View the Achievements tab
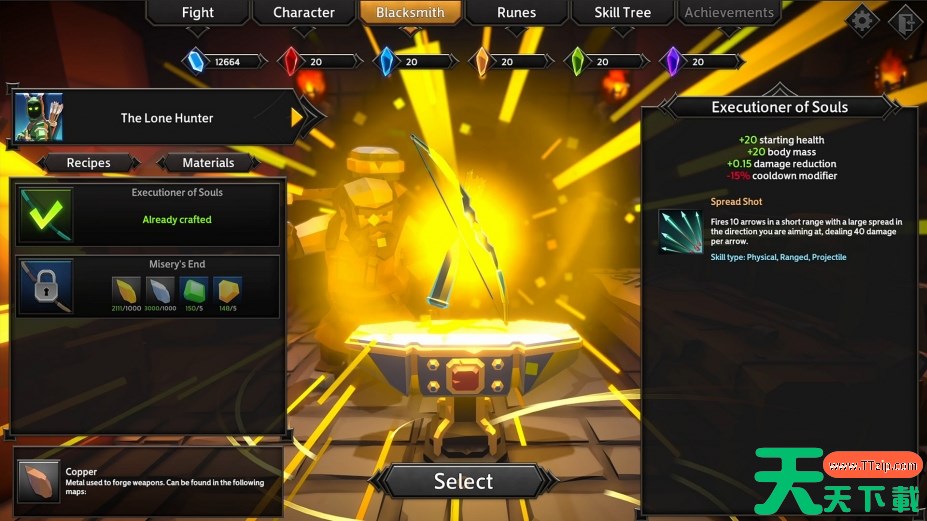The height and width of the screenshot is (521, 927). [x=729, y=13]
